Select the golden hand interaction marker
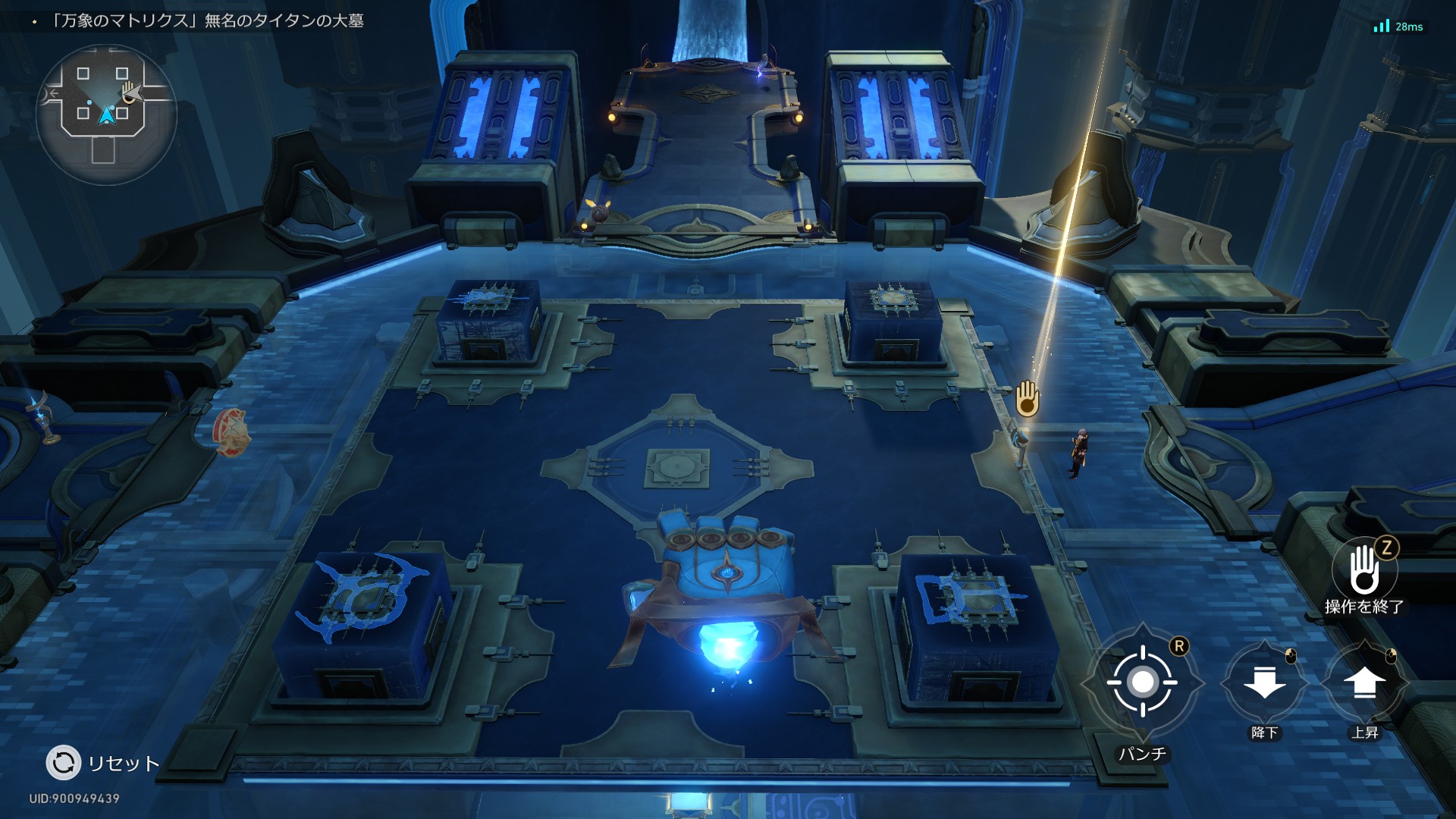Screen dimensions: 1456x819 coord(1027,398)
